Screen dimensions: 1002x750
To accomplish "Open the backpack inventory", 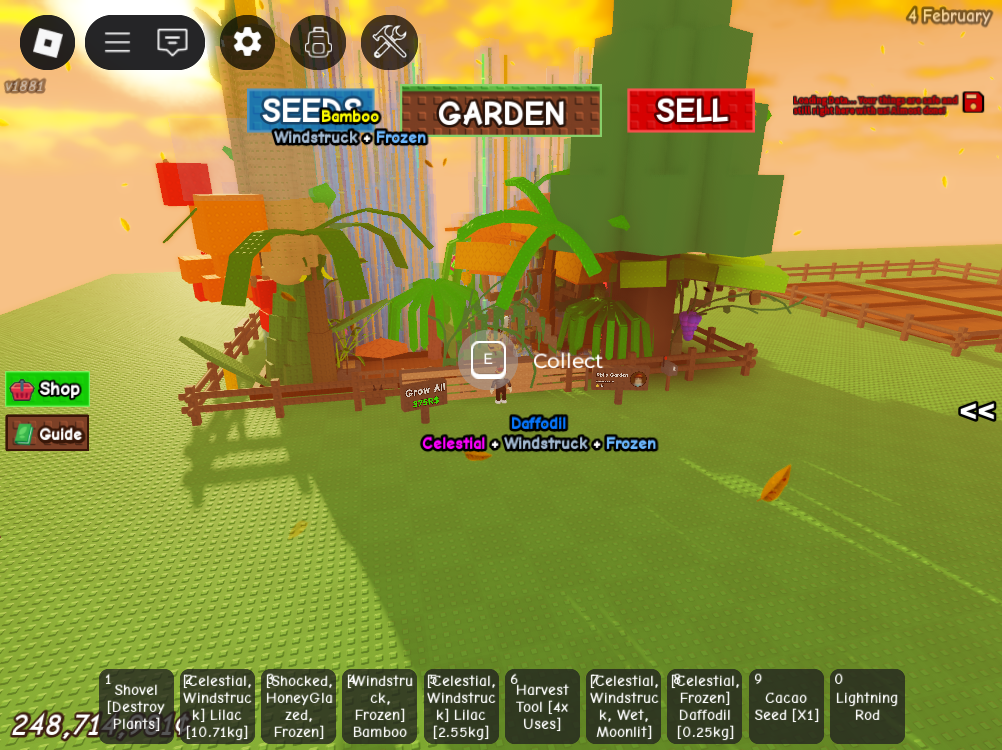I will [318, 42].
